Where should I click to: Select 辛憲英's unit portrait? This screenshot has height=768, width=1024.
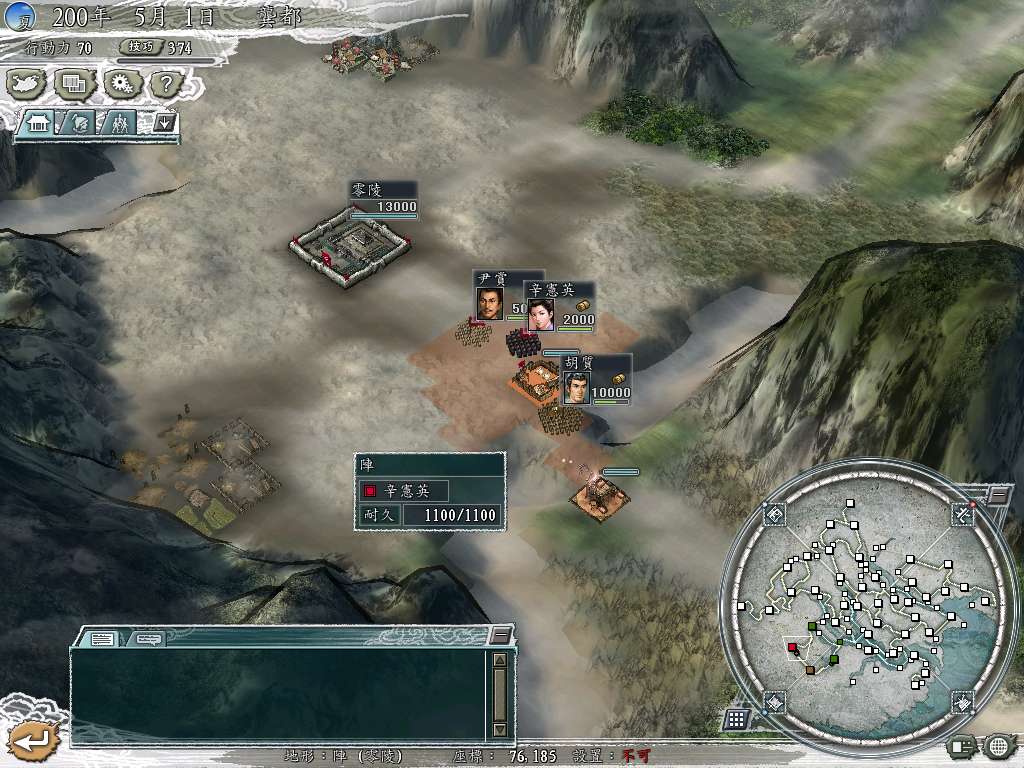(x=540, y=314)
